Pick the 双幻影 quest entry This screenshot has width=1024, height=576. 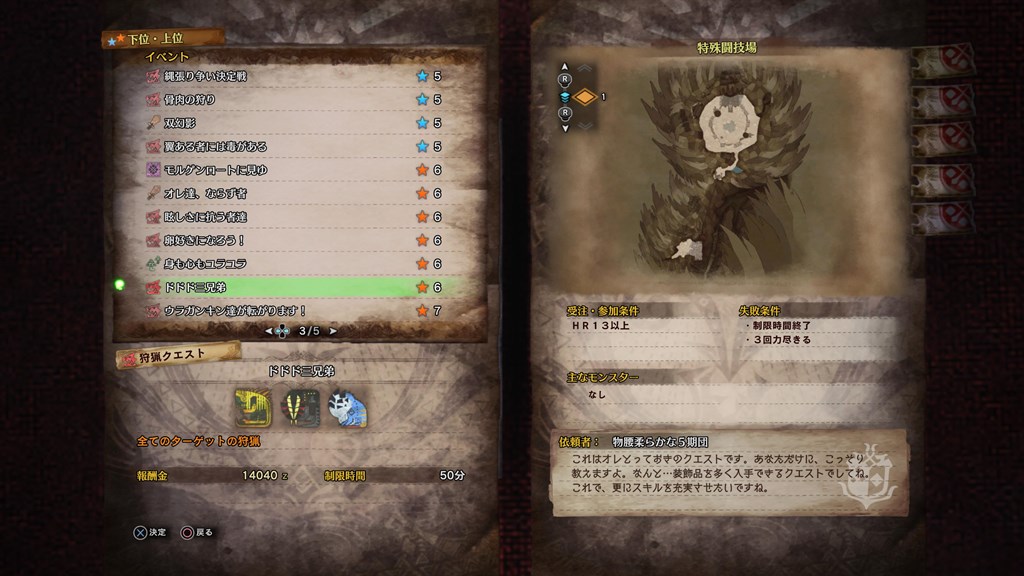point(290,123)
